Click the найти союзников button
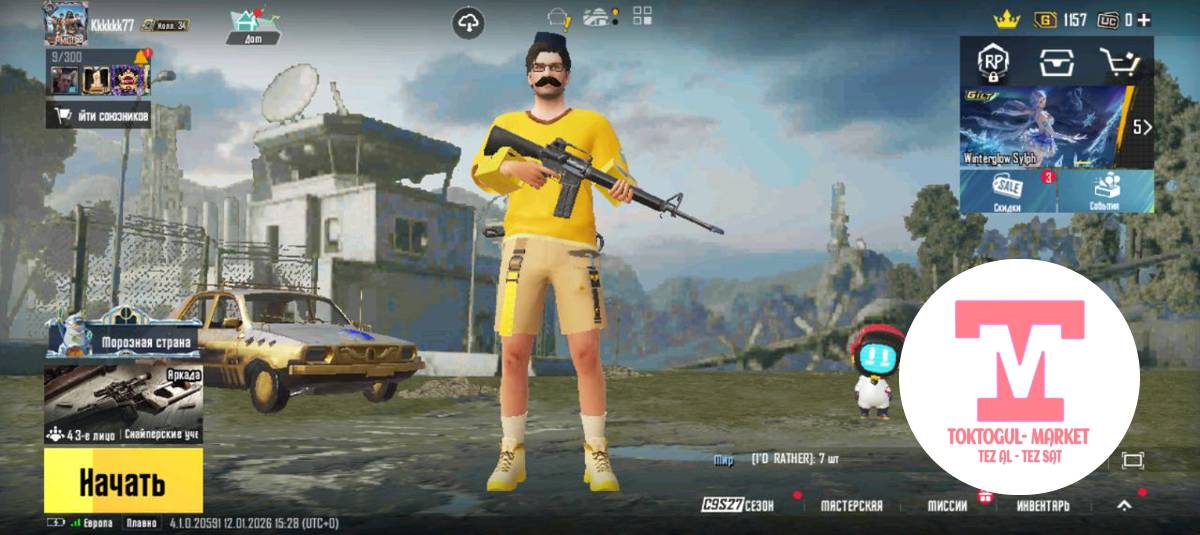The height and width of the screenshot is (535, 1200). [x=98, y=116]
